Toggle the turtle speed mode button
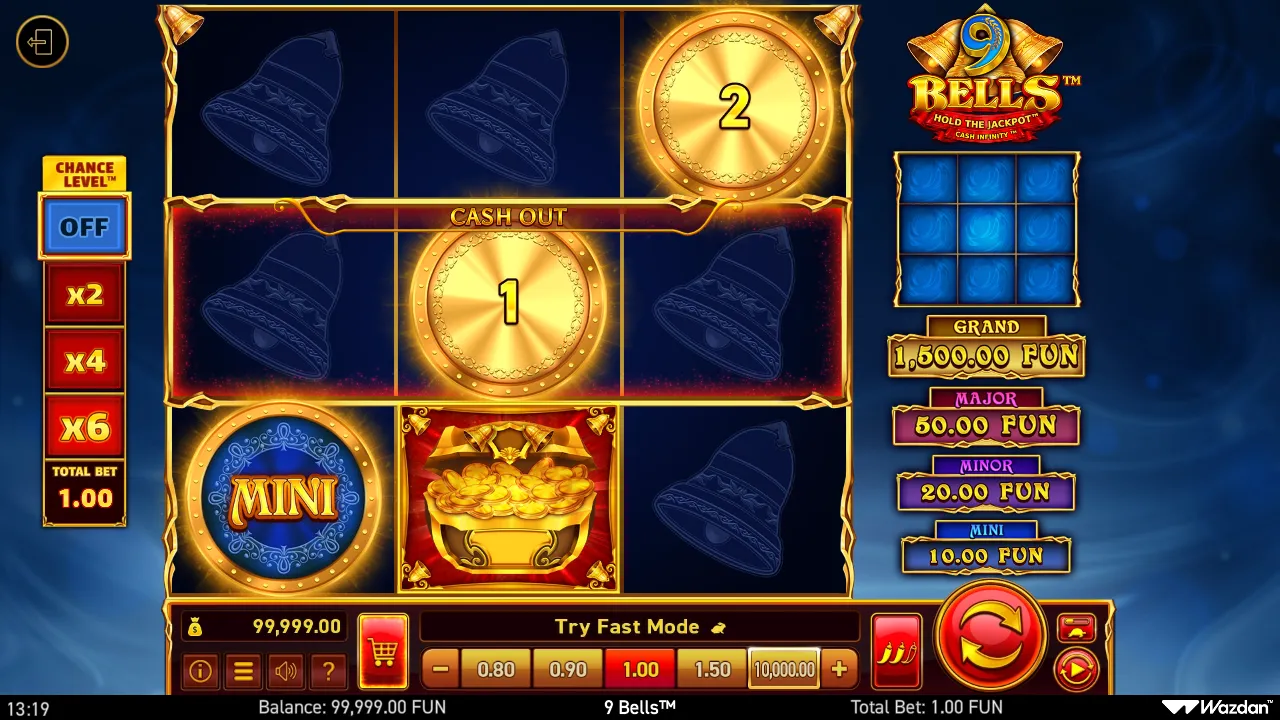This screenshot has height=720, width=1280. (1076, 628)
